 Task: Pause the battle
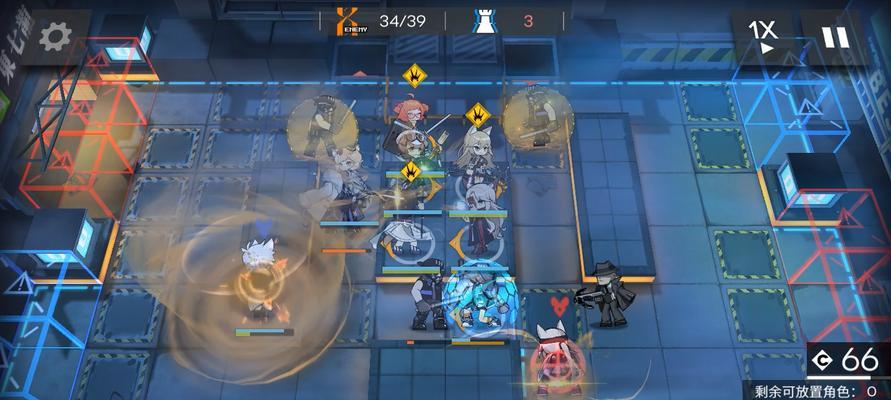coord(835,37)
